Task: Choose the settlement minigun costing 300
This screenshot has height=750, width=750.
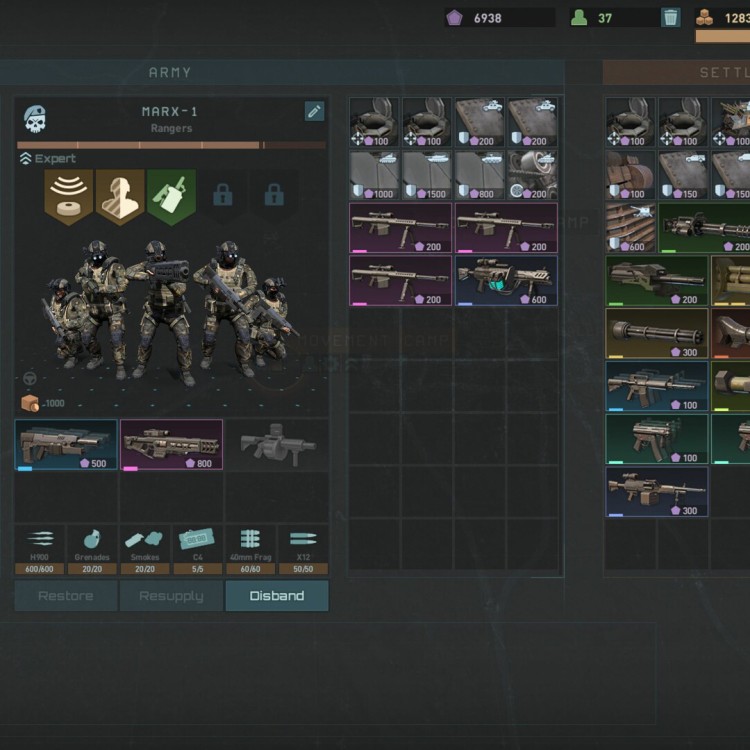Action: point(656,333)
